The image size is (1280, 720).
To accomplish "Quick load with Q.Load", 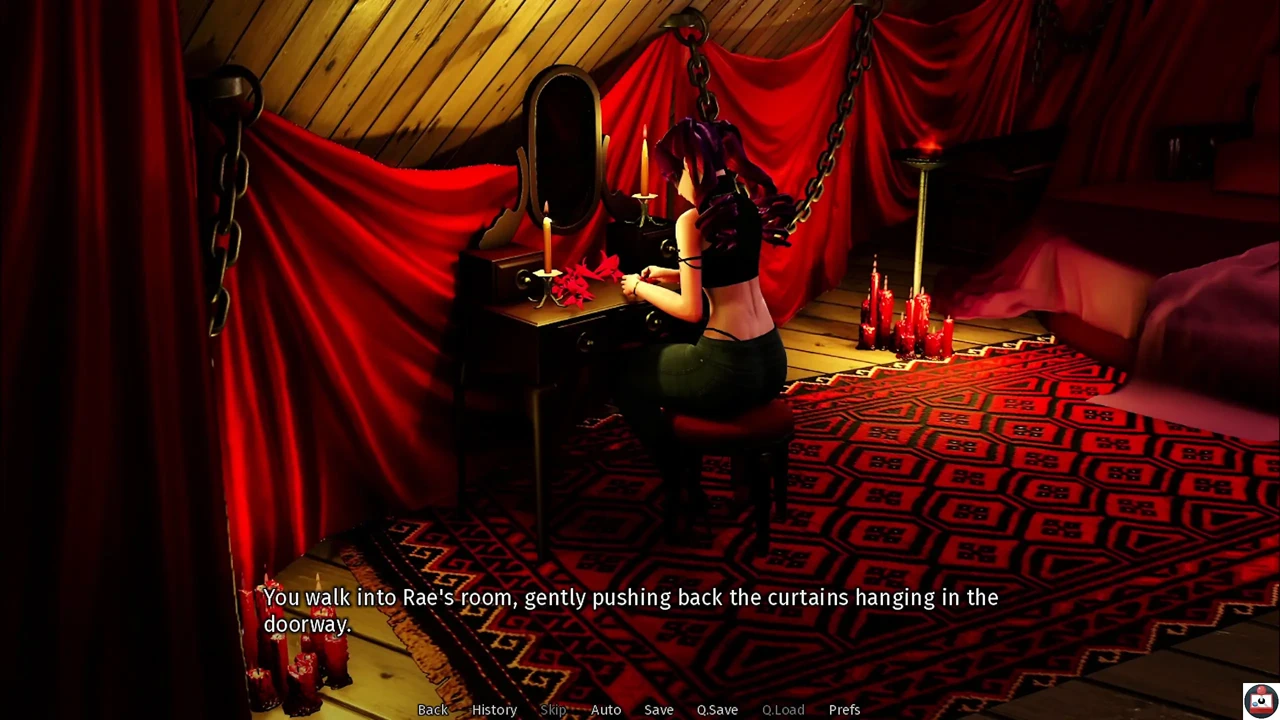I will point(783,710).
